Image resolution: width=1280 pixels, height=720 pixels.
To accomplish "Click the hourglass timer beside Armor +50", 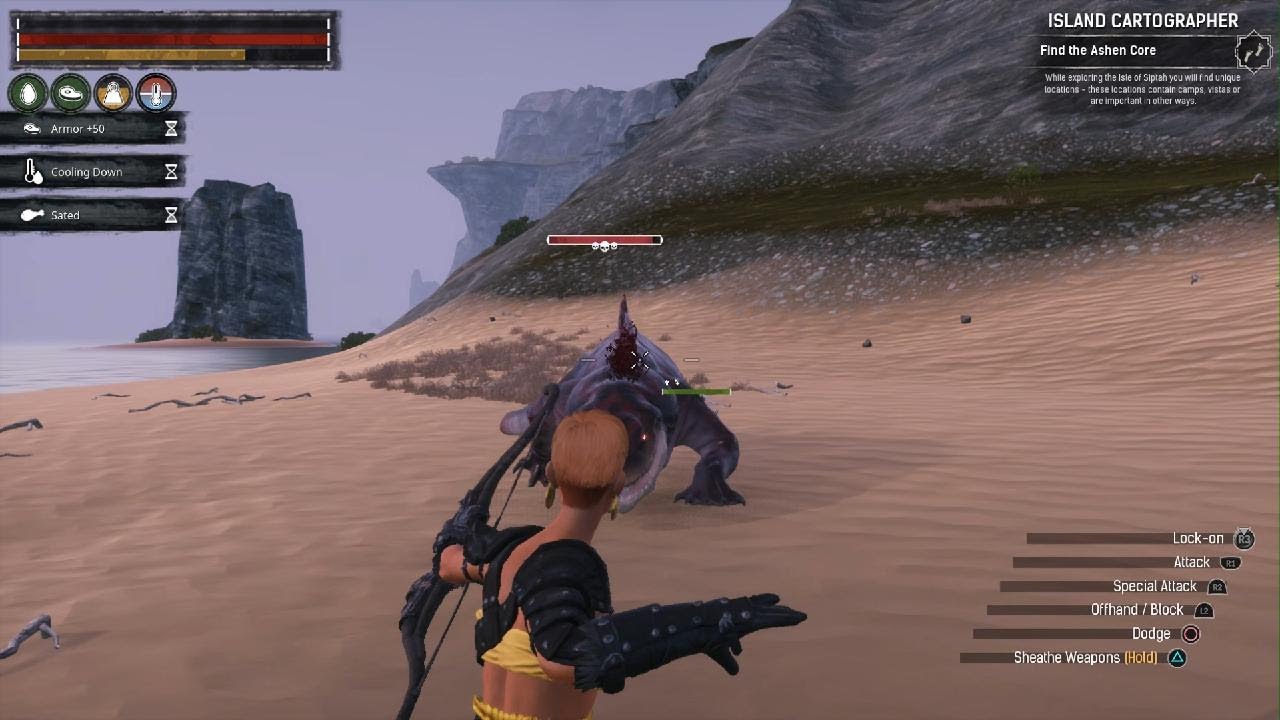I will click(171, 128).
